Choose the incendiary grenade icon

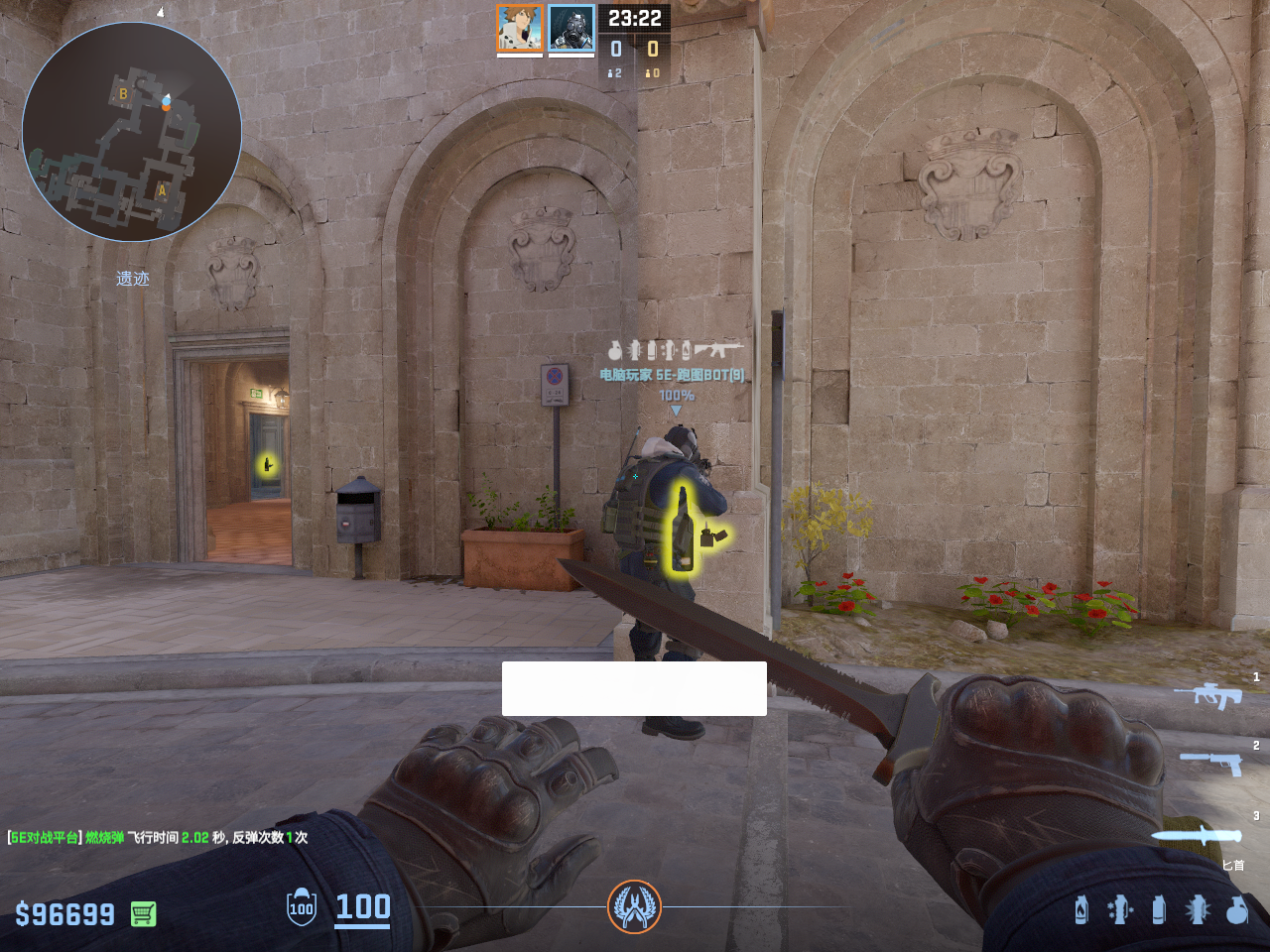(x=1081, y=909)
